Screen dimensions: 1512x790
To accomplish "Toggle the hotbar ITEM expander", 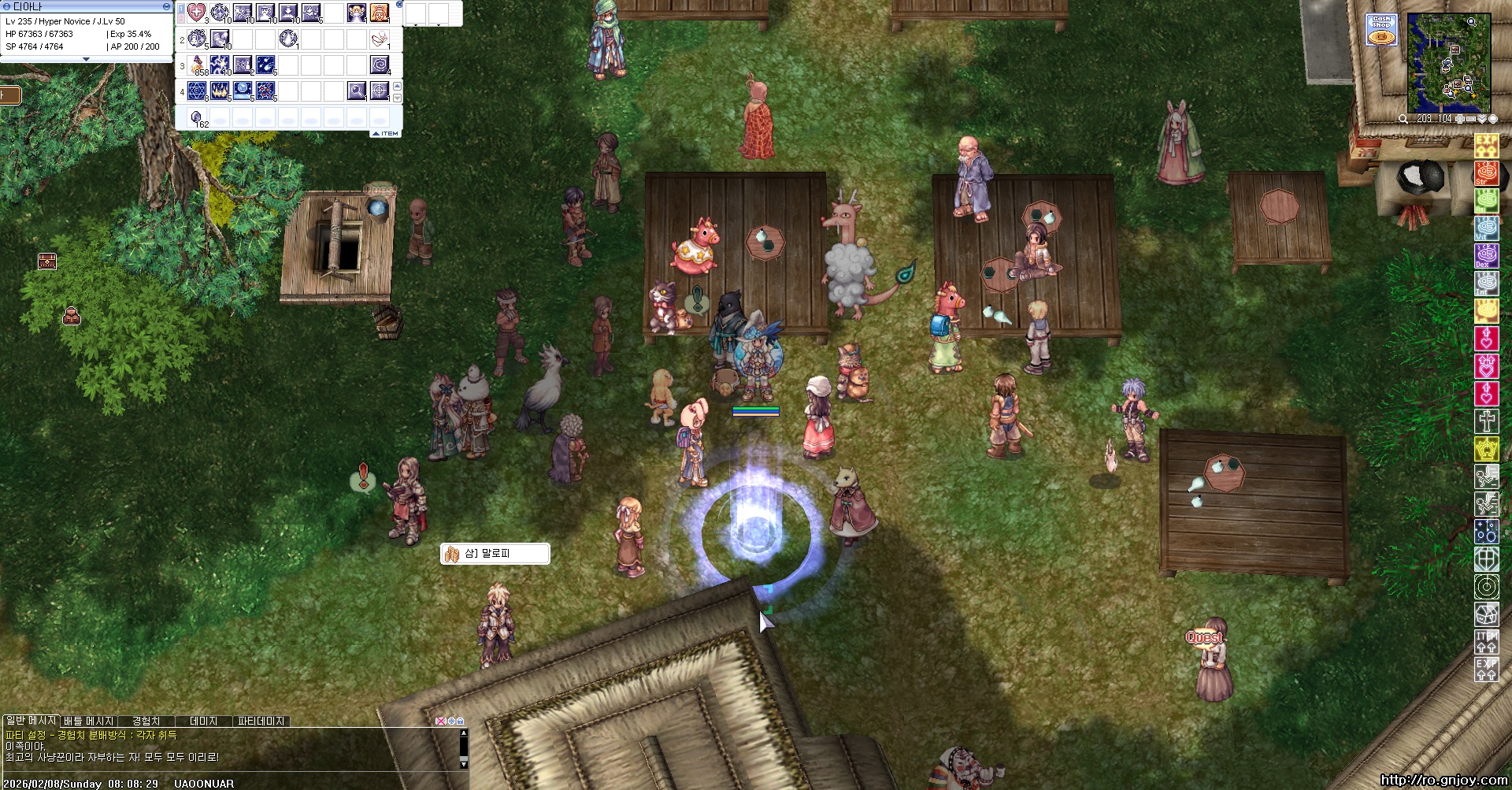I will pyautogui.click(x=386, y=134).
